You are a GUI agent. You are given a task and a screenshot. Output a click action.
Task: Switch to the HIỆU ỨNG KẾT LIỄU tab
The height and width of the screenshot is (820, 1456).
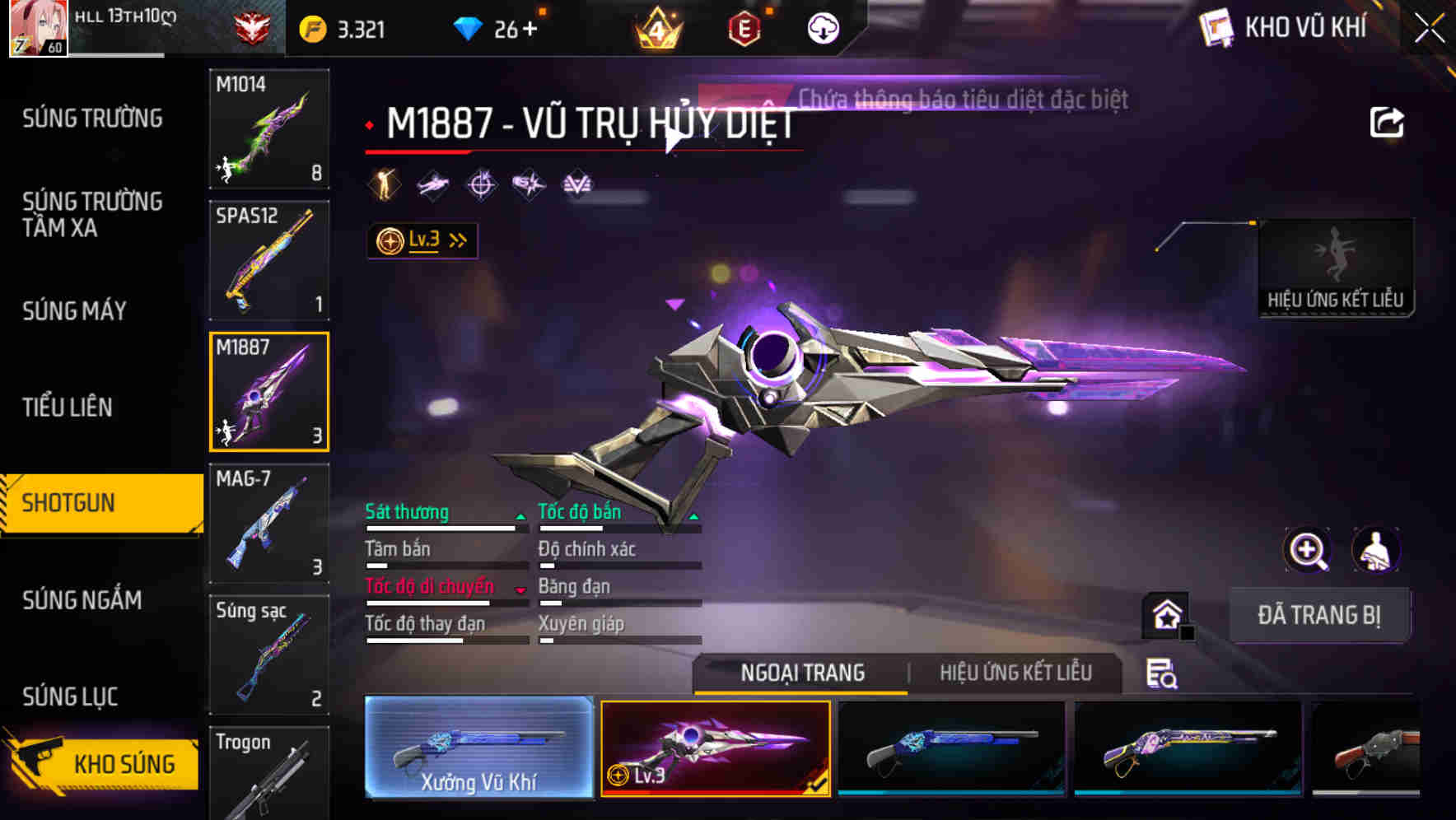click(x=1017, y=673)
